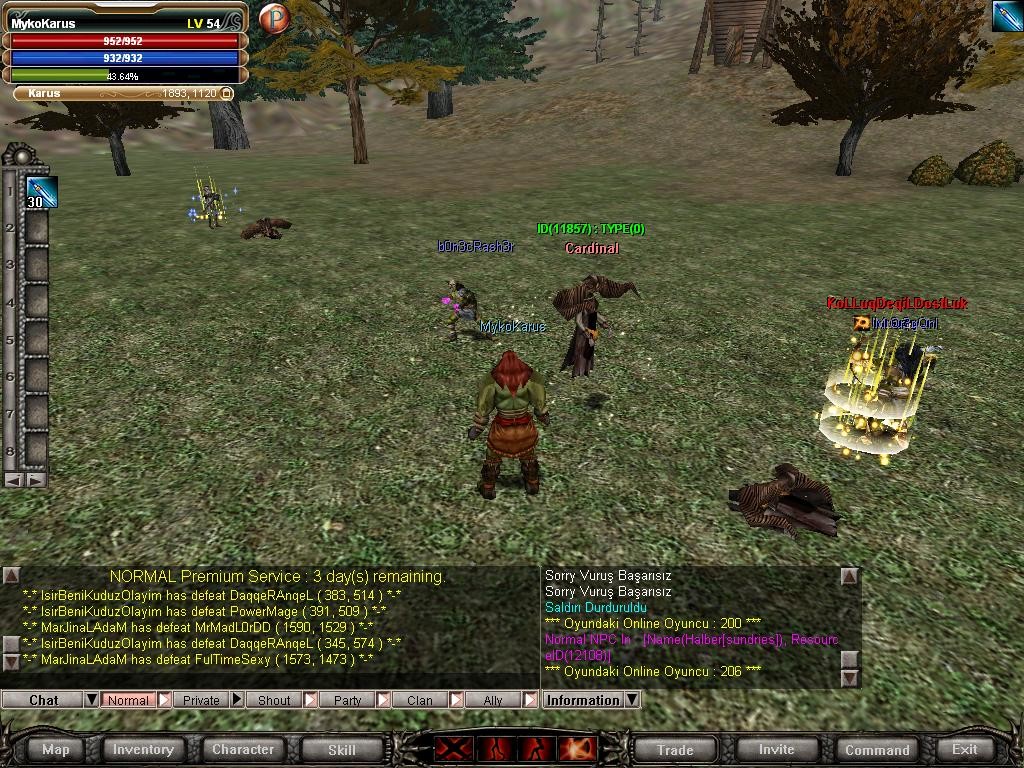Switch to Party chat channel

[347, 700]
